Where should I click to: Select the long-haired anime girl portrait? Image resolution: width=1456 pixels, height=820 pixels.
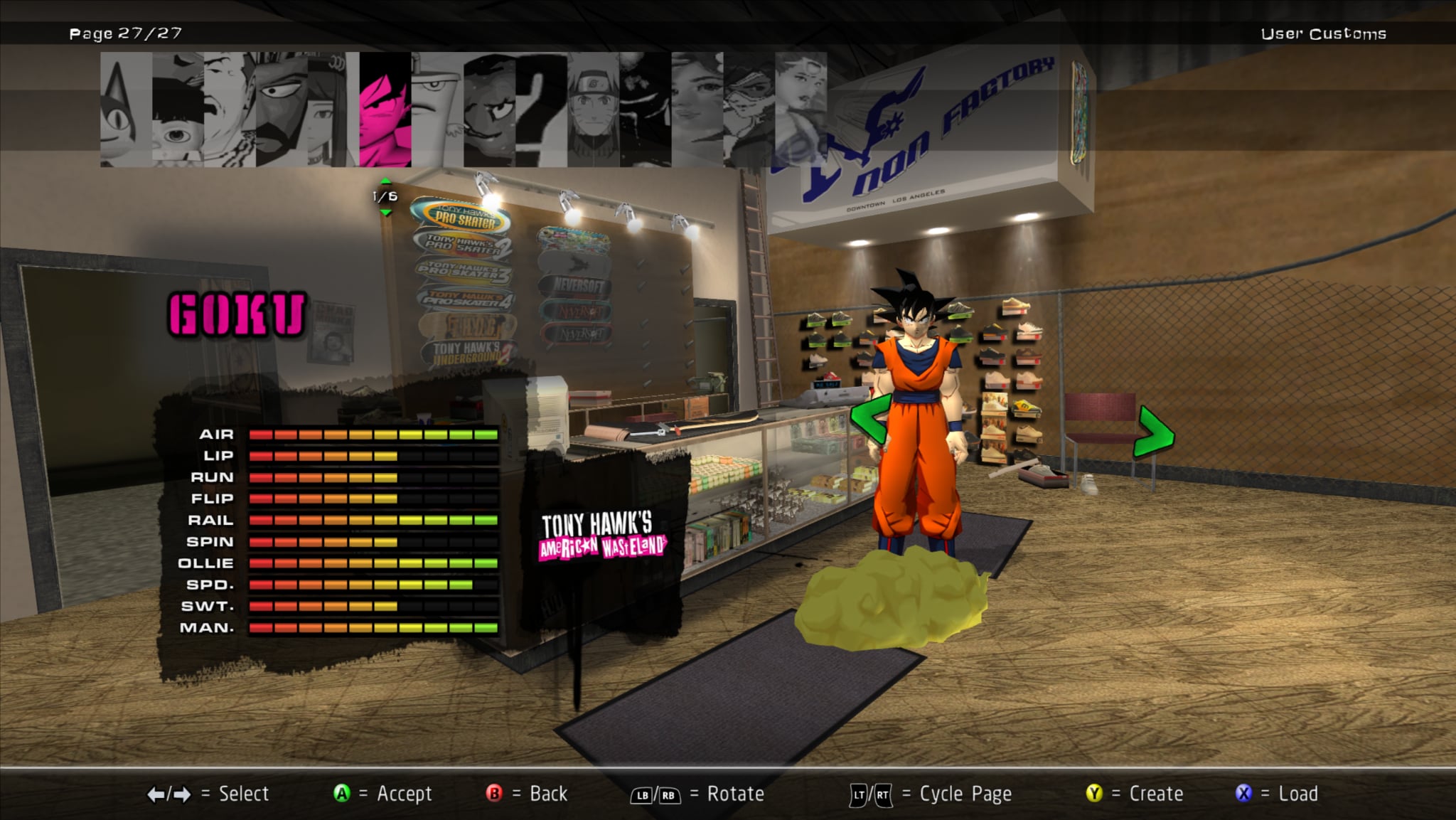(333, 110)
